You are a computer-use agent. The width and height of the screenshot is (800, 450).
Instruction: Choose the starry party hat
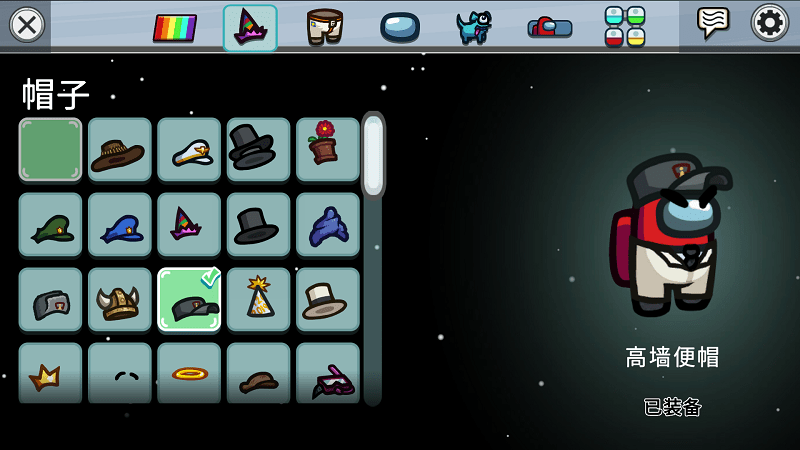tap(258, 299)
